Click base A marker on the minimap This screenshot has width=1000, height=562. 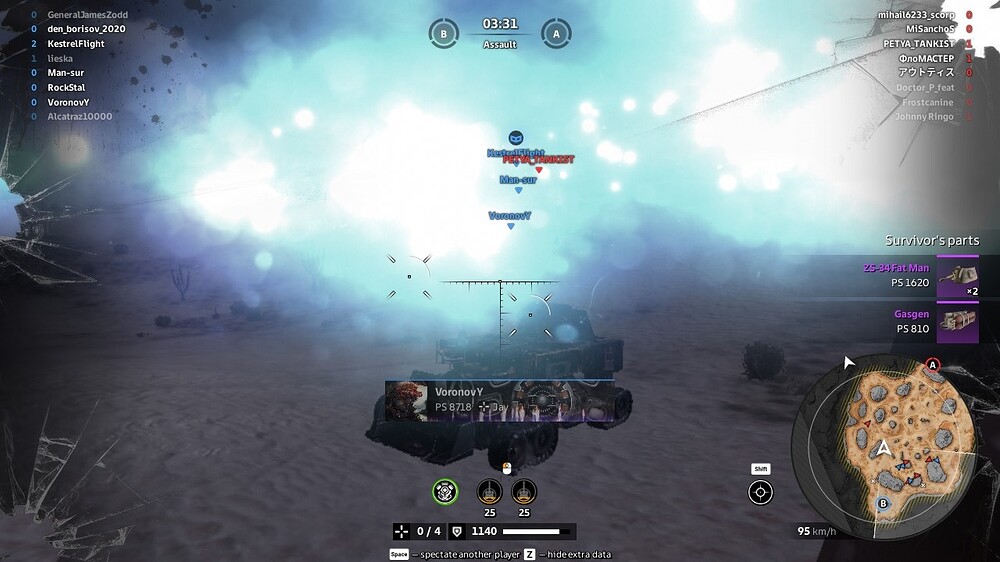point(933,365)
